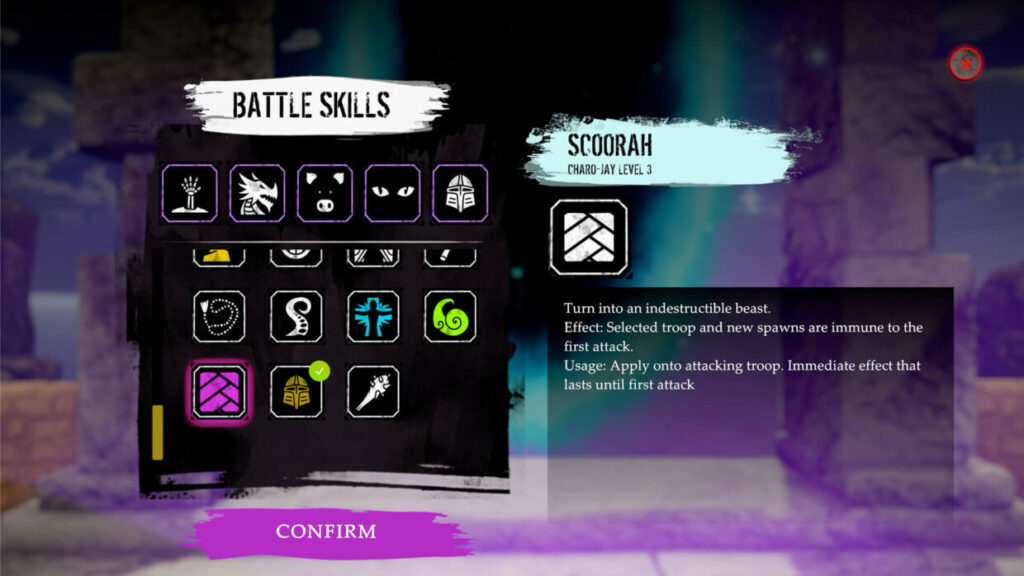The height and width of the screenshot is (576, 1024).
Task: Choose the beaded necklace skill
Action: click(x=219, y=316)
